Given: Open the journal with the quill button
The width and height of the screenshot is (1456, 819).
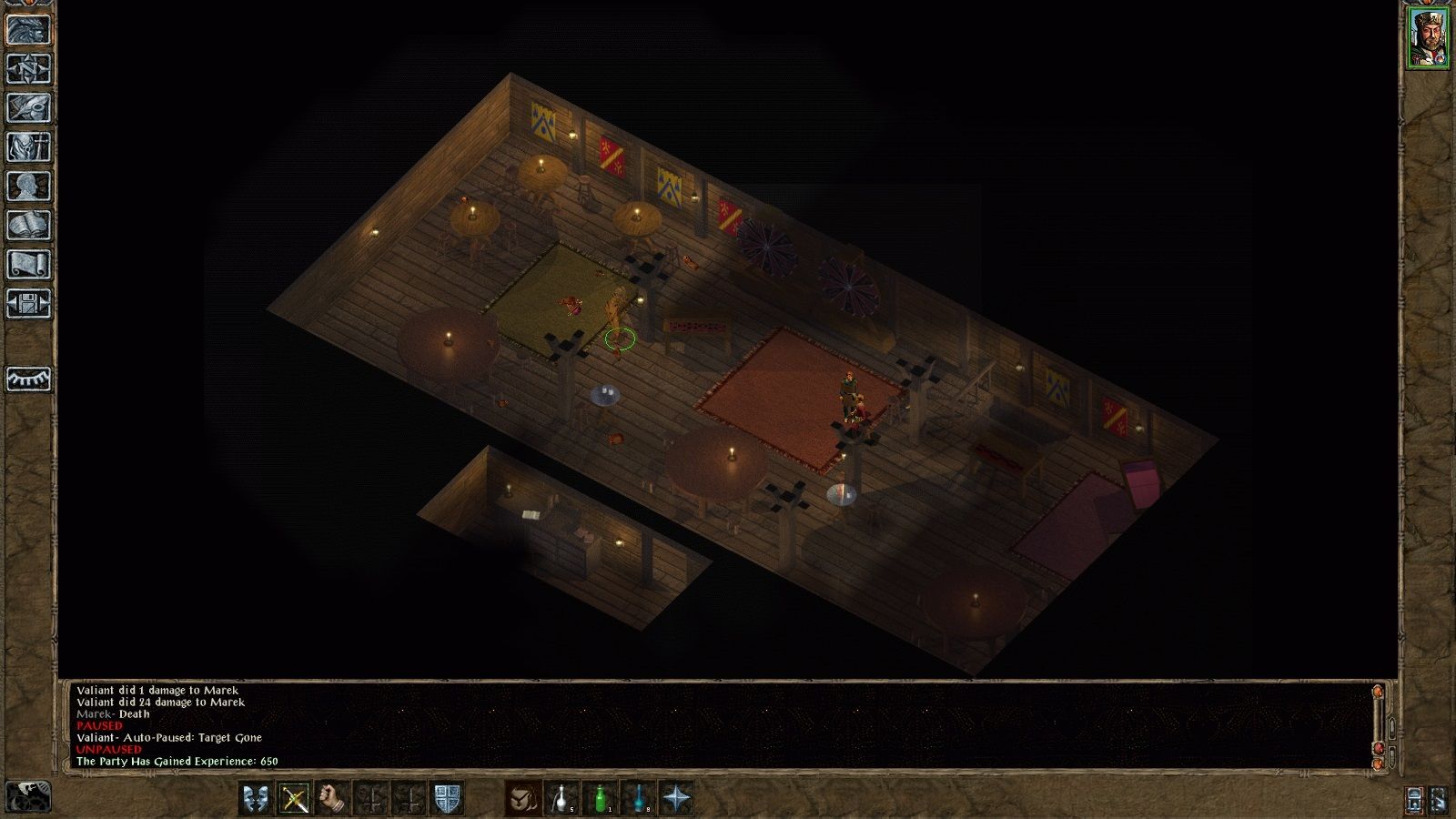Looking at the screenshot, I should click(x=28, y=107).
